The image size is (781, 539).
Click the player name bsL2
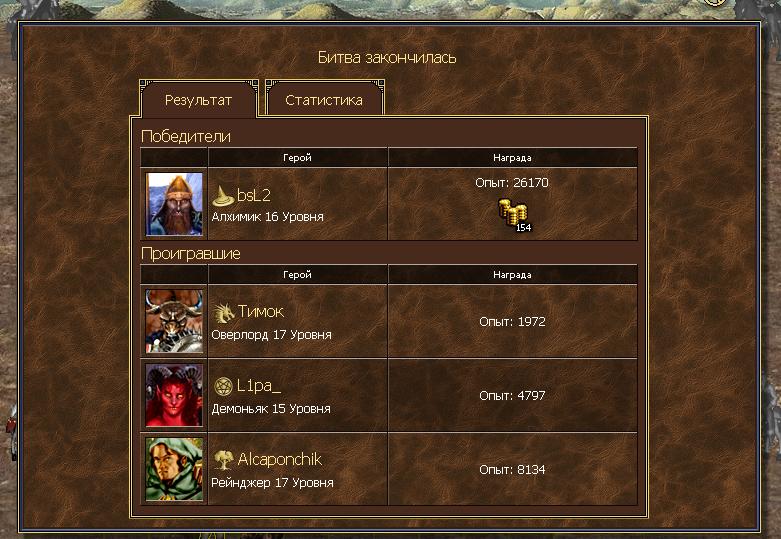tap(254, 195)
